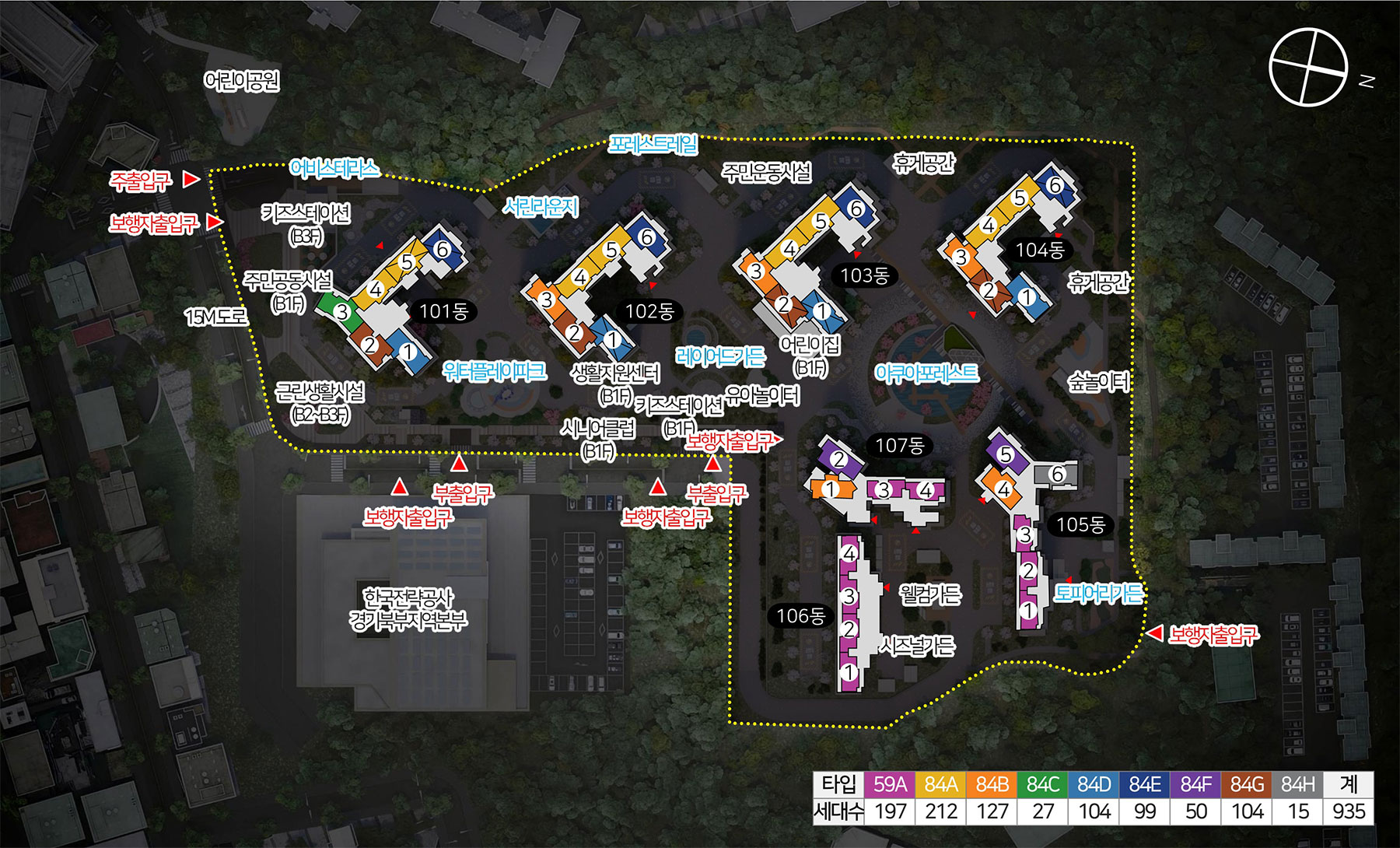Select the 주출입구 main entrance marker

(141, 181)
